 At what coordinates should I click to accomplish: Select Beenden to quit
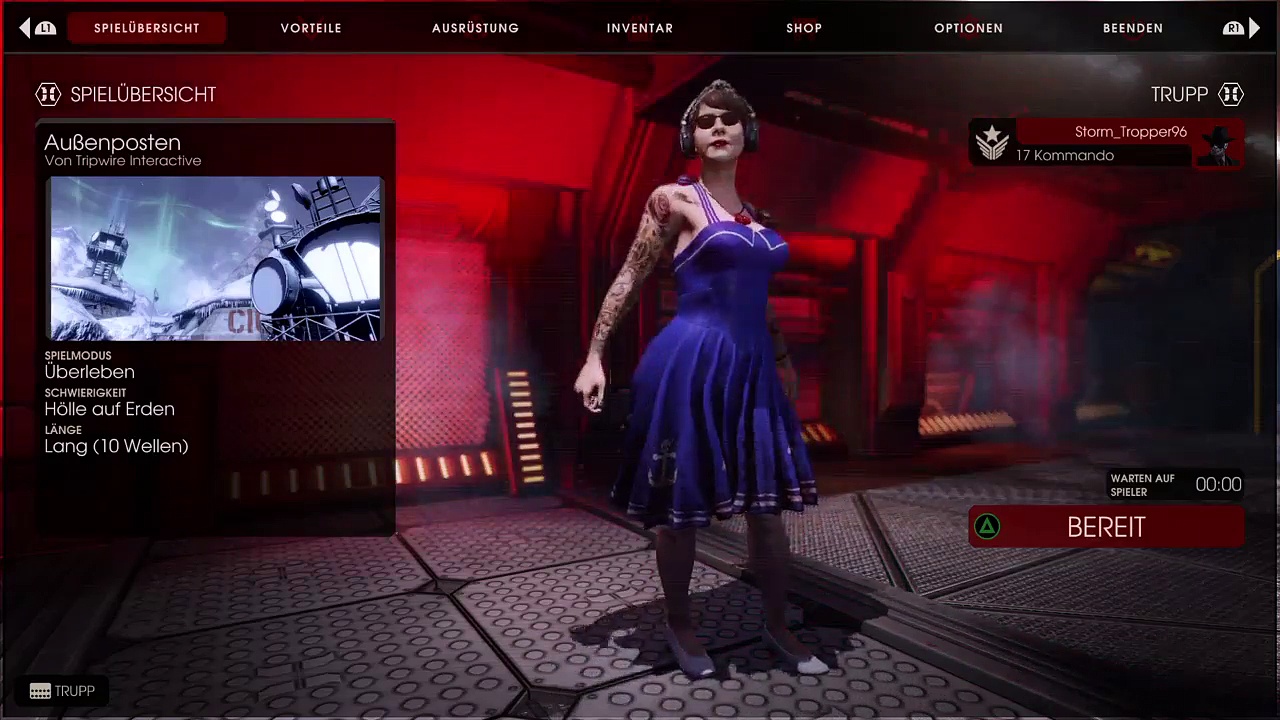[x=1132, y=28]
